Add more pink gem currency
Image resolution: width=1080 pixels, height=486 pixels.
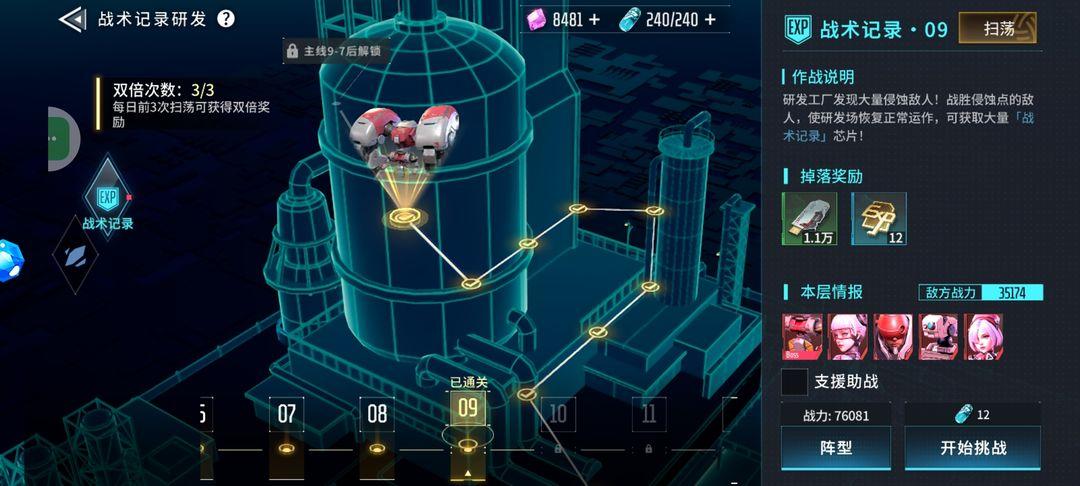(x=595, y=19)
